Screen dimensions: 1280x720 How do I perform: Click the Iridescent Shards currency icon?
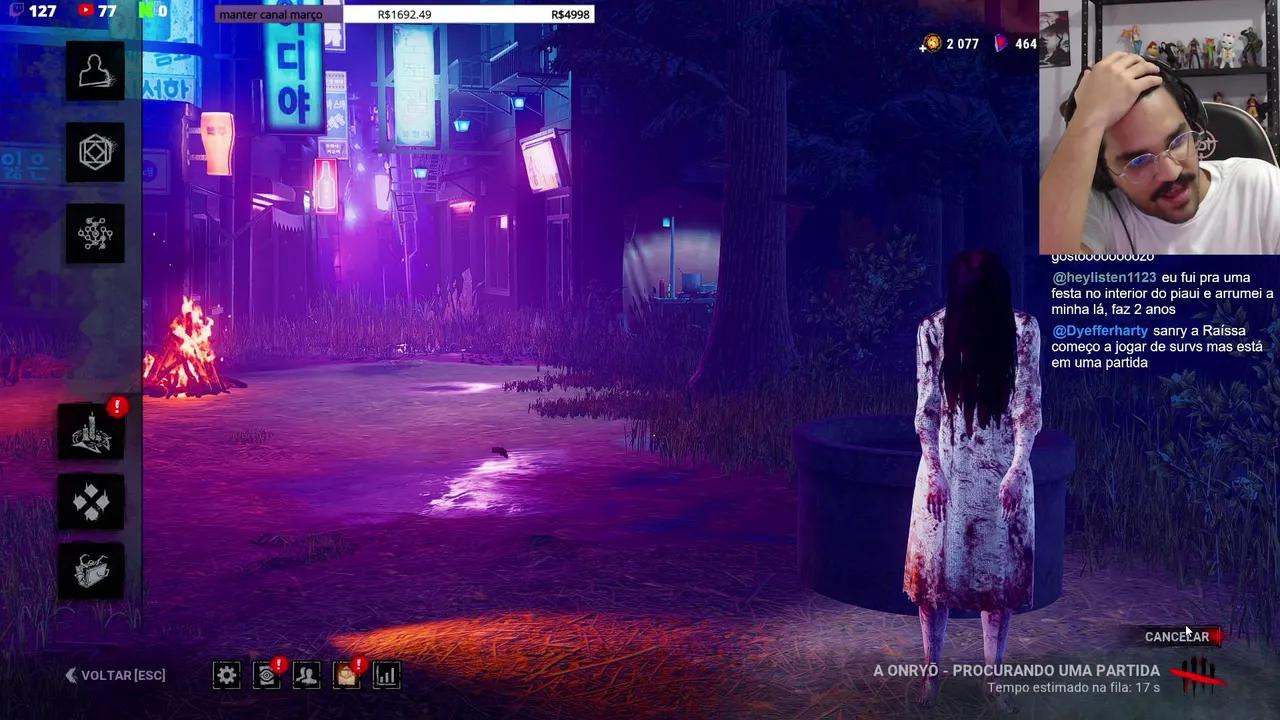998,44
